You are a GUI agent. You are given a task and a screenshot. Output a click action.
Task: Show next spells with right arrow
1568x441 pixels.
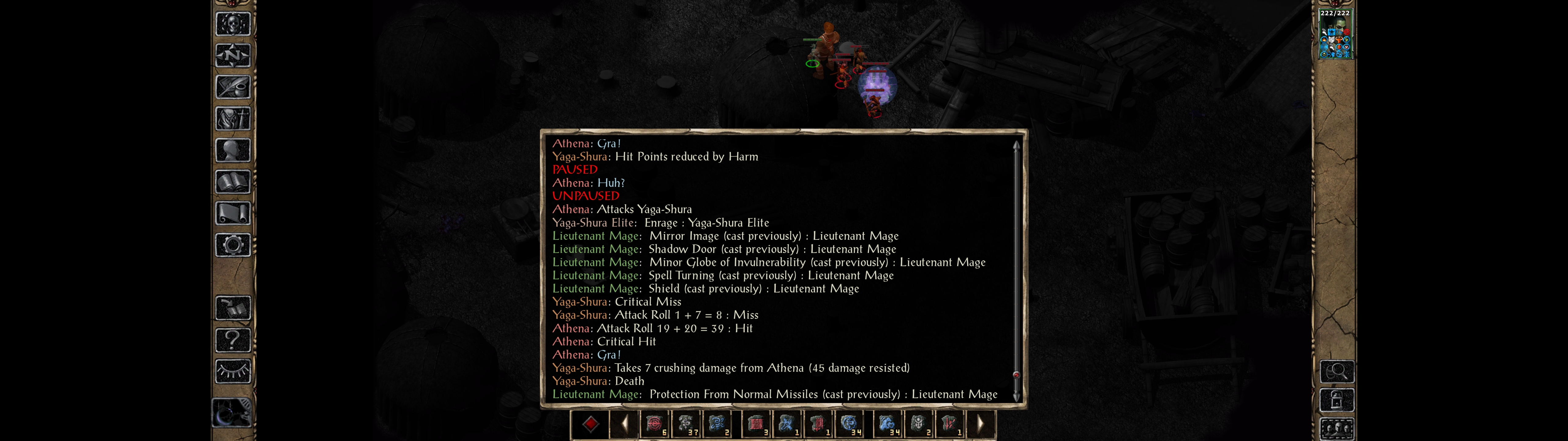coord(980,424)
